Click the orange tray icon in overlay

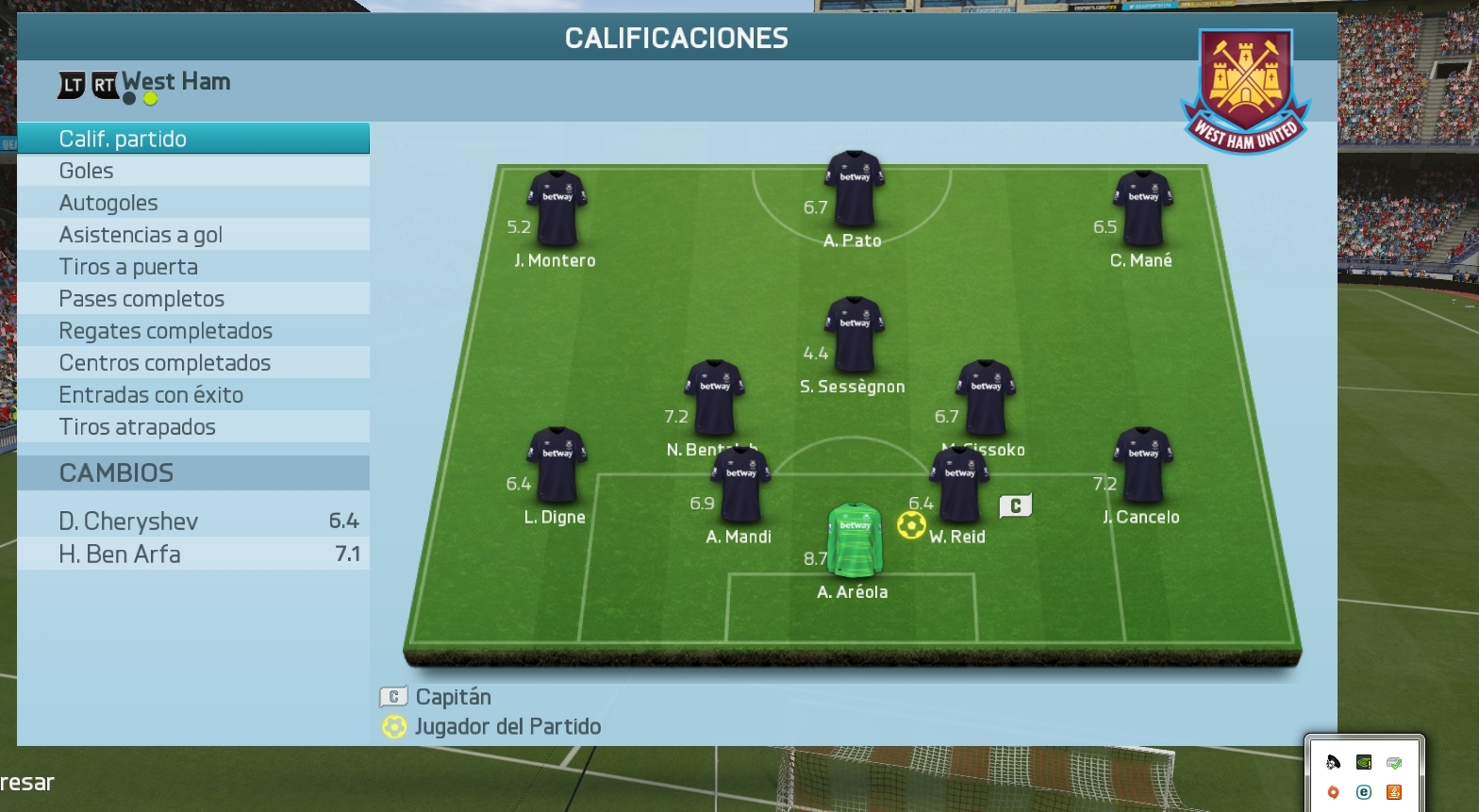[x=1394, y=792]
